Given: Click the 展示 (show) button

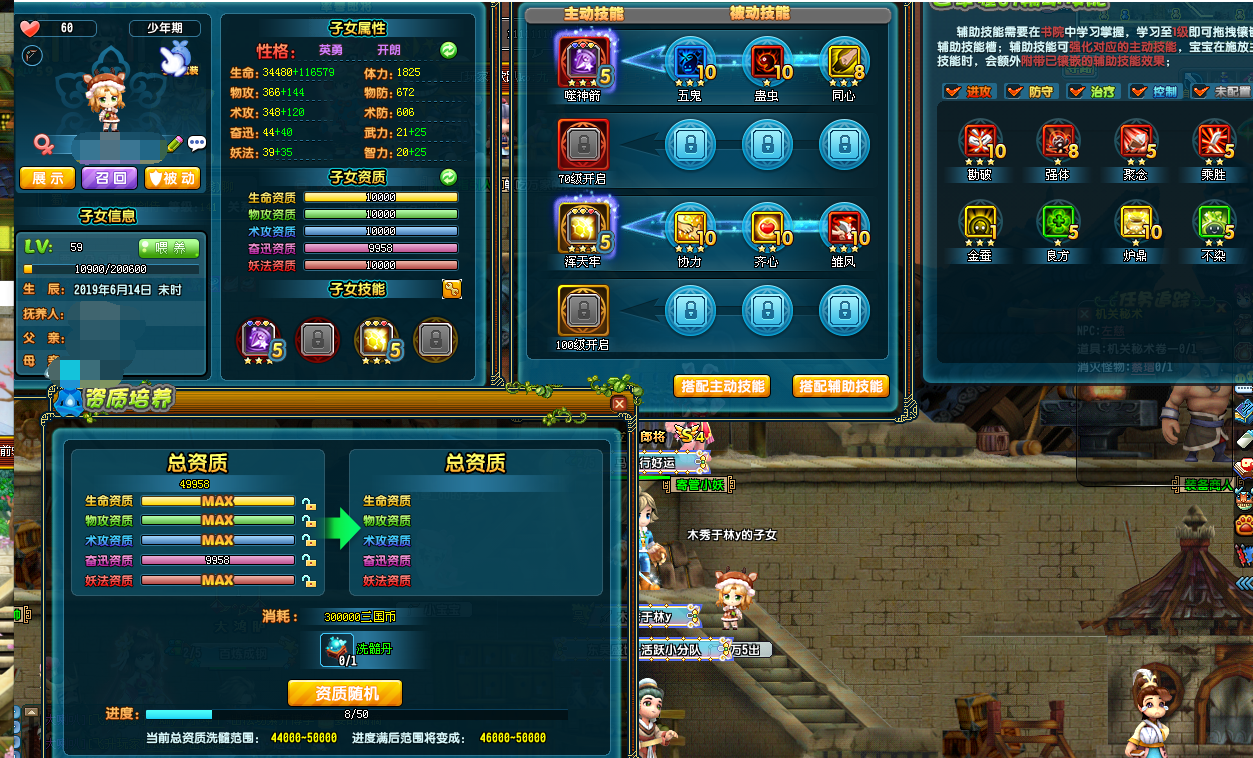Looking at the screenshot, I should (x=47, y=178).
